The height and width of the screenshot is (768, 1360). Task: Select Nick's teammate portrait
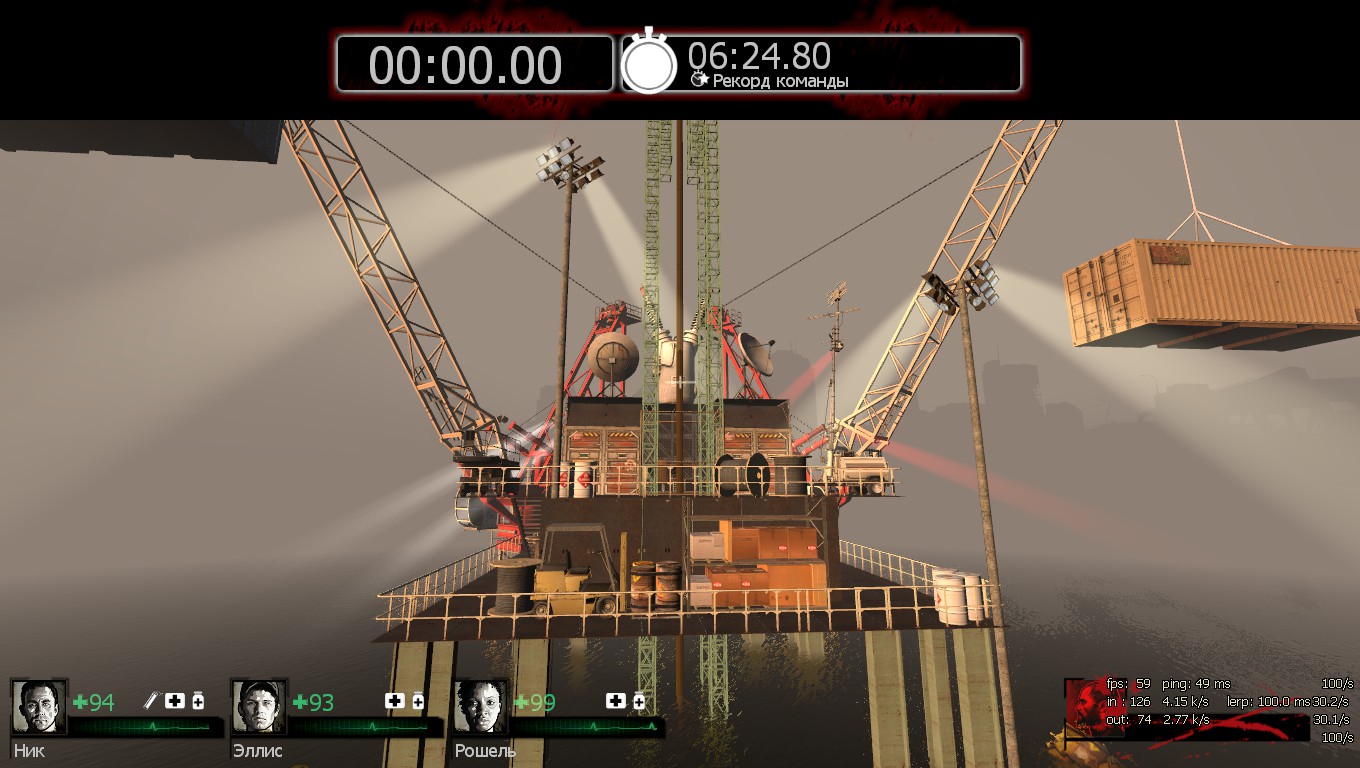tap(39, 707)
